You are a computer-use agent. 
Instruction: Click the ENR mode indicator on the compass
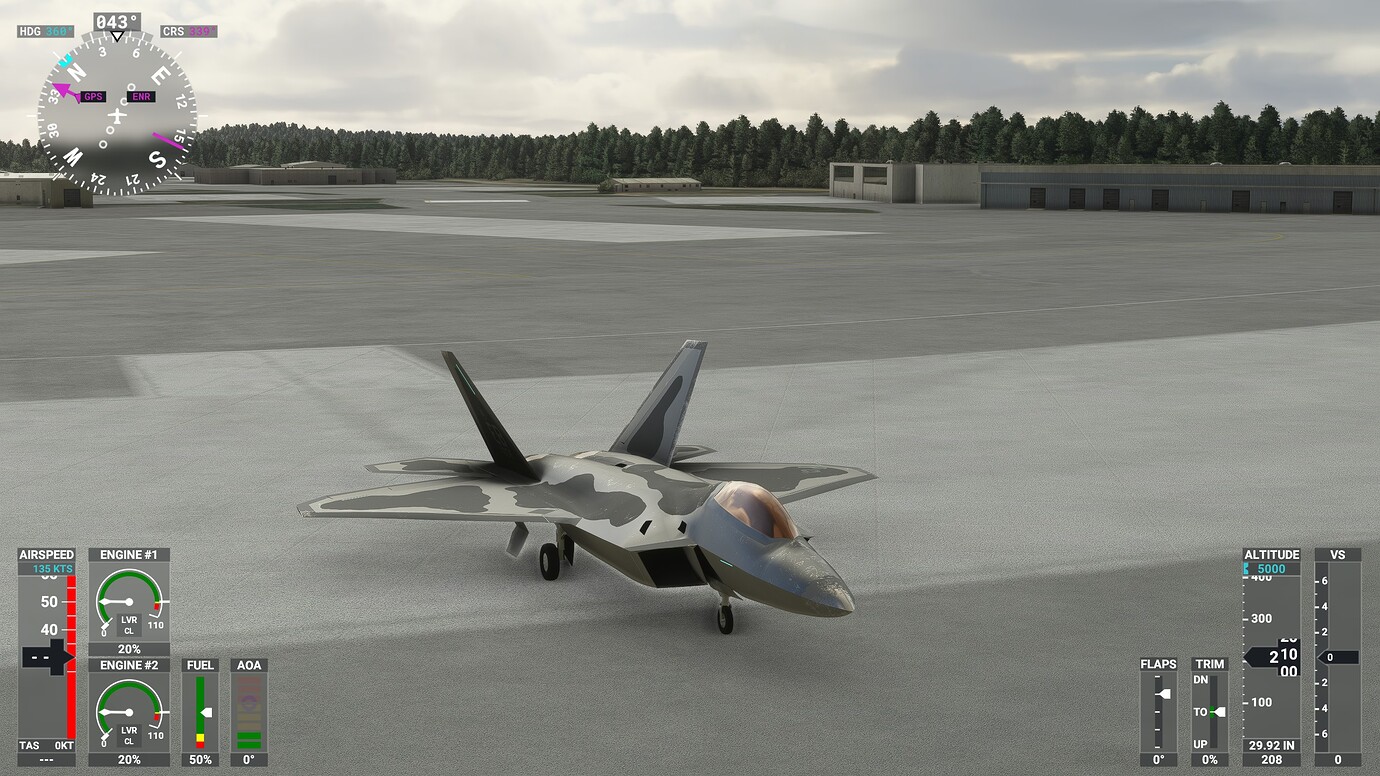pos(140,96)
